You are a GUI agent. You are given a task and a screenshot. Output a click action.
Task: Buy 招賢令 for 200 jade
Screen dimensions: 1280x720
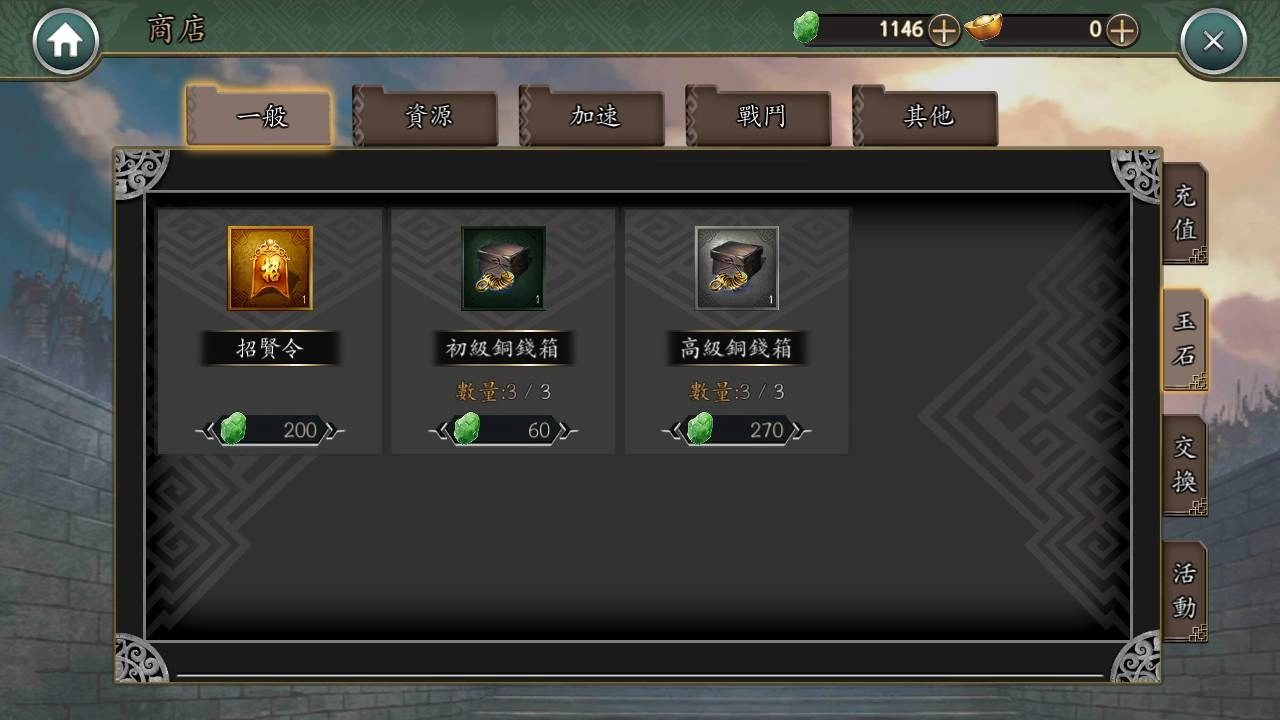pos(270,430)
